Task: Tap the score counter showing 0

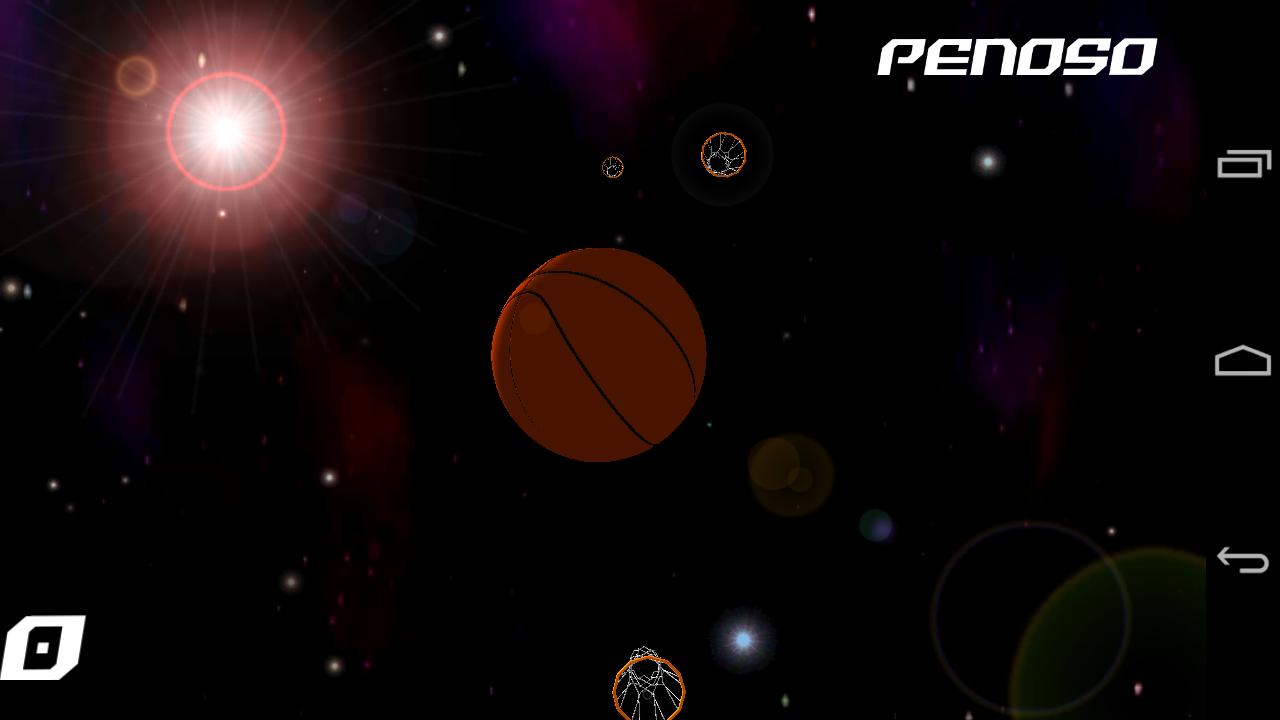Action: click(45, 645)
